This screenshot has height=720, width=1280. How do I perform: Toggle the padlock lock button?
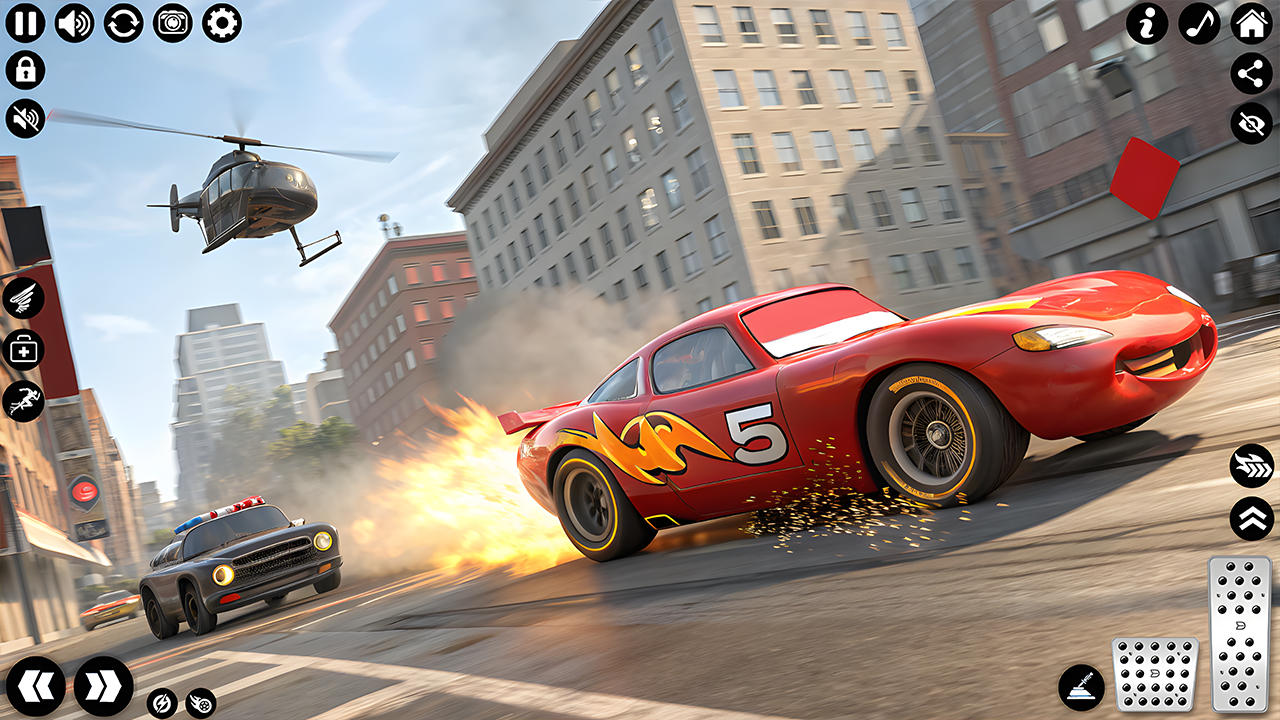[x=25, y=70]
